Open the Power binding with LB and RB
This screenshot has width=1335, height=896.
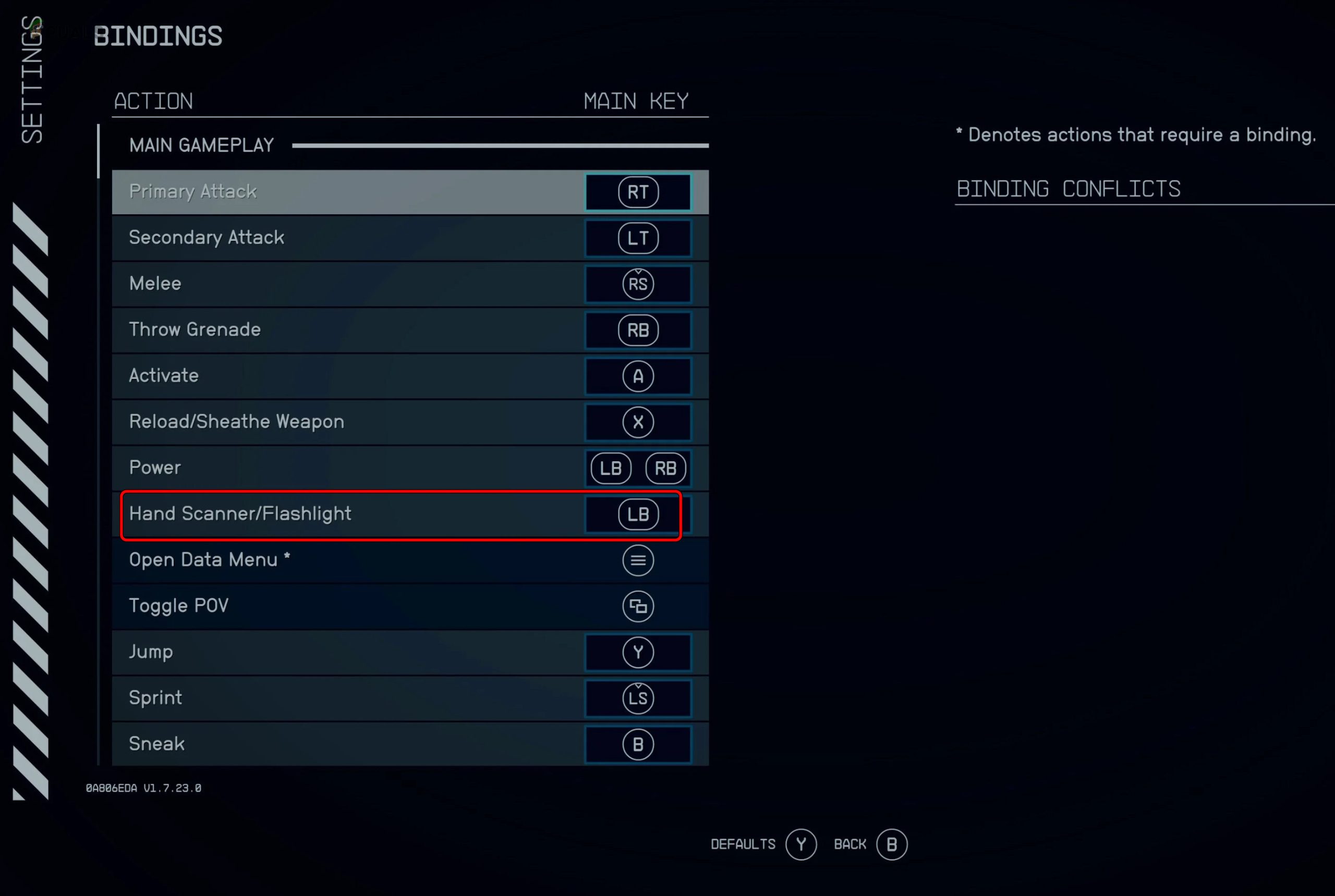tap(637, 468)
